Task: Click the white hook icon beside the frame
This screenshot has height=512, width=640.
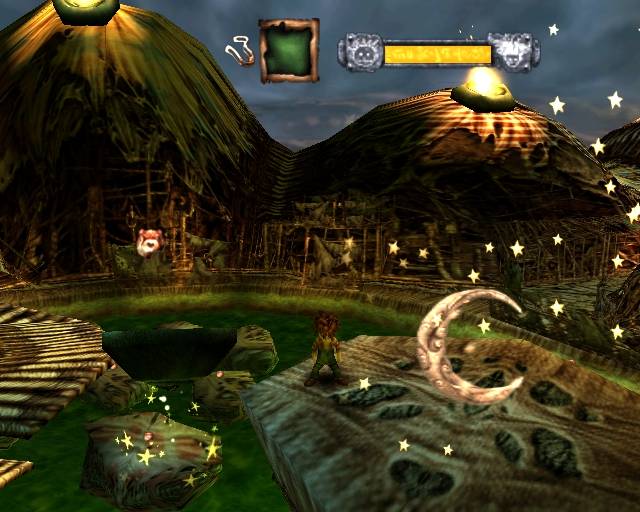Action: coord(239,49)
